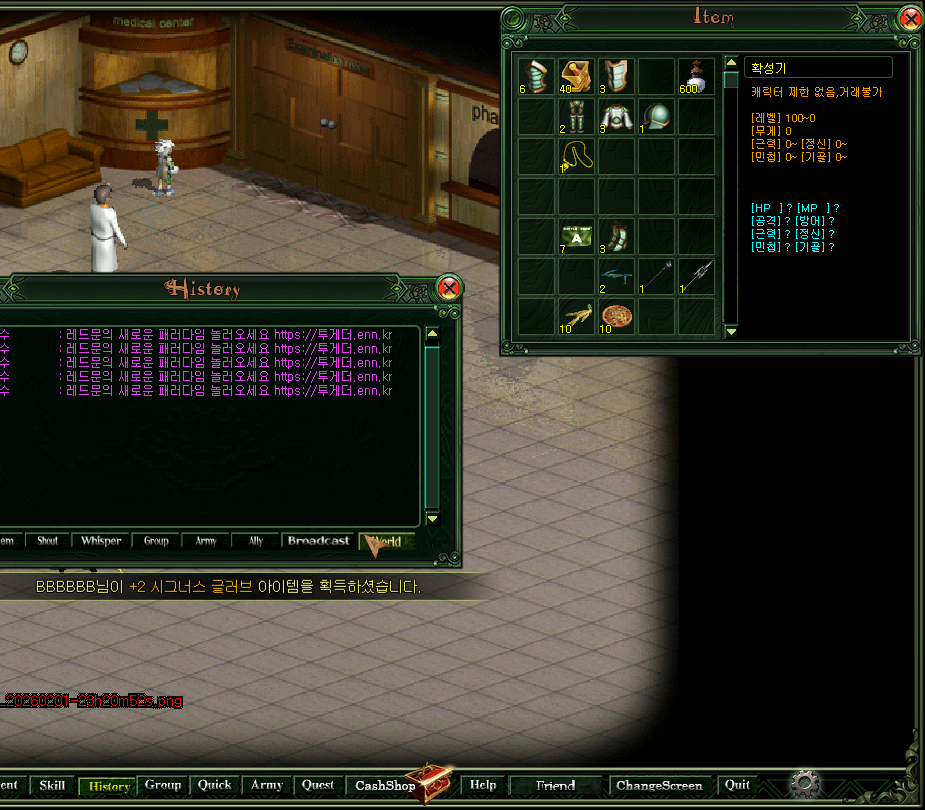
Task: Click the ChangeScreen button
Action: click(x=659, y=786)
